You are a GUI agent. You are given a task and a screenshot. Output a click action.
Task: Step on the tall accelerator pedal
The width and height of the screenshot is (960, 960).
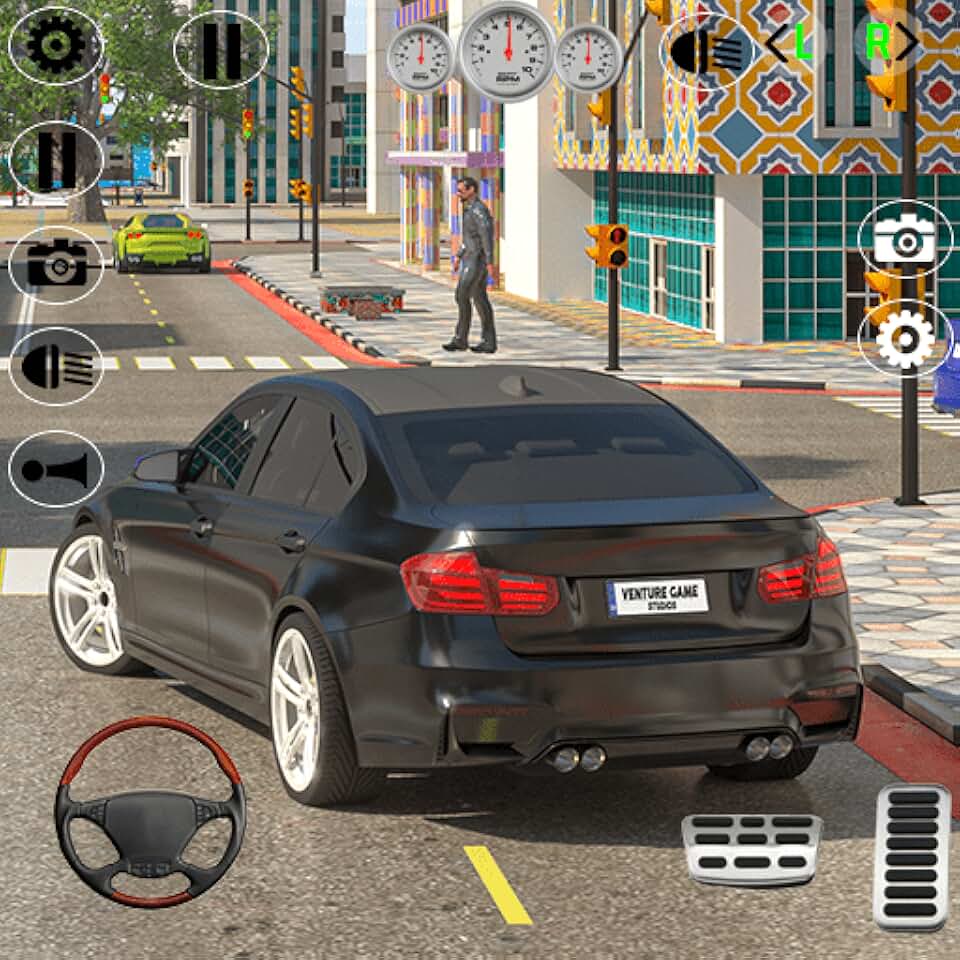click(910, 856)
